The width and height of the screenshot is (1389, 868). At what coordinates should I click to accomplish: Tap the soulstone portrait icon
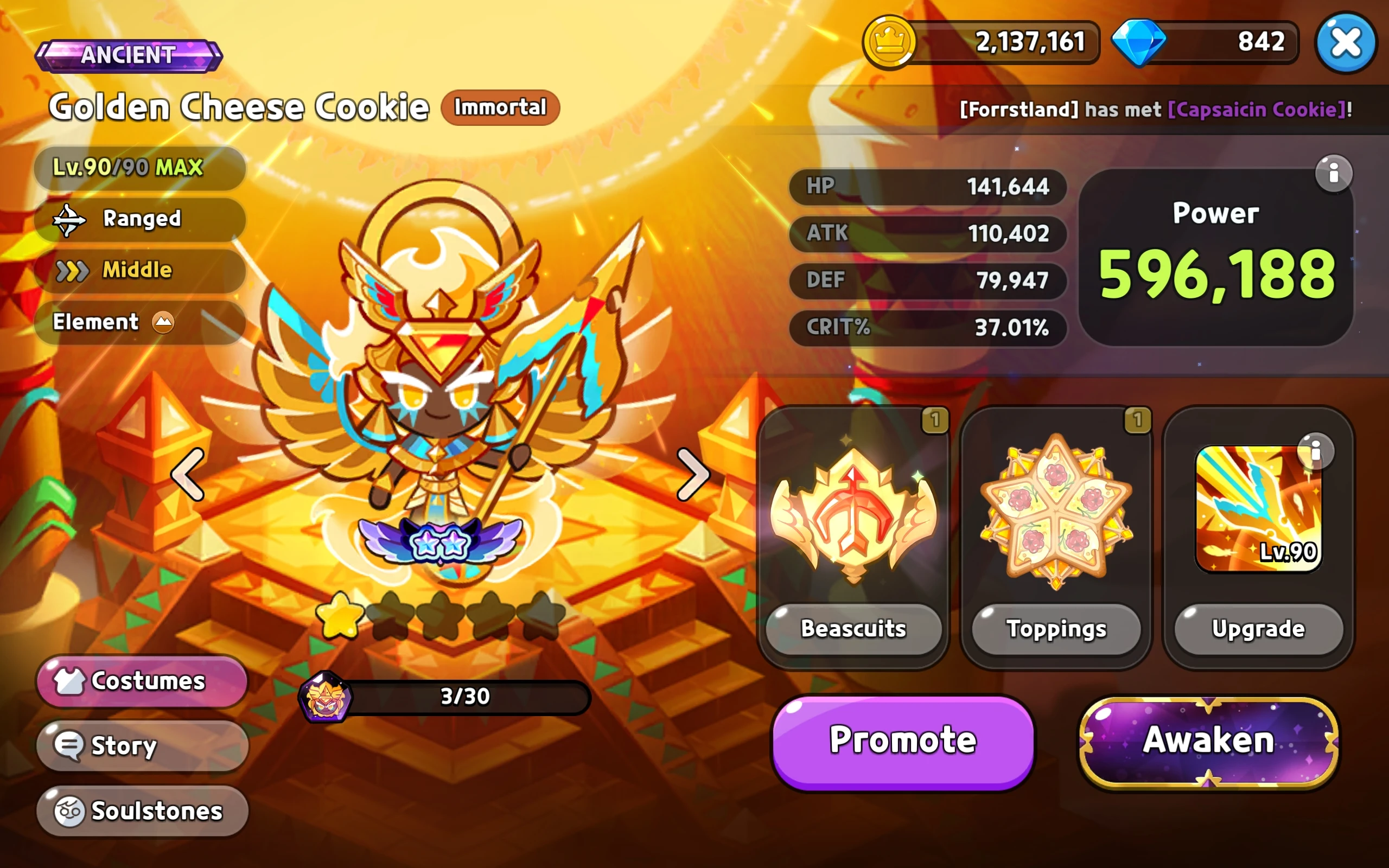325,697
